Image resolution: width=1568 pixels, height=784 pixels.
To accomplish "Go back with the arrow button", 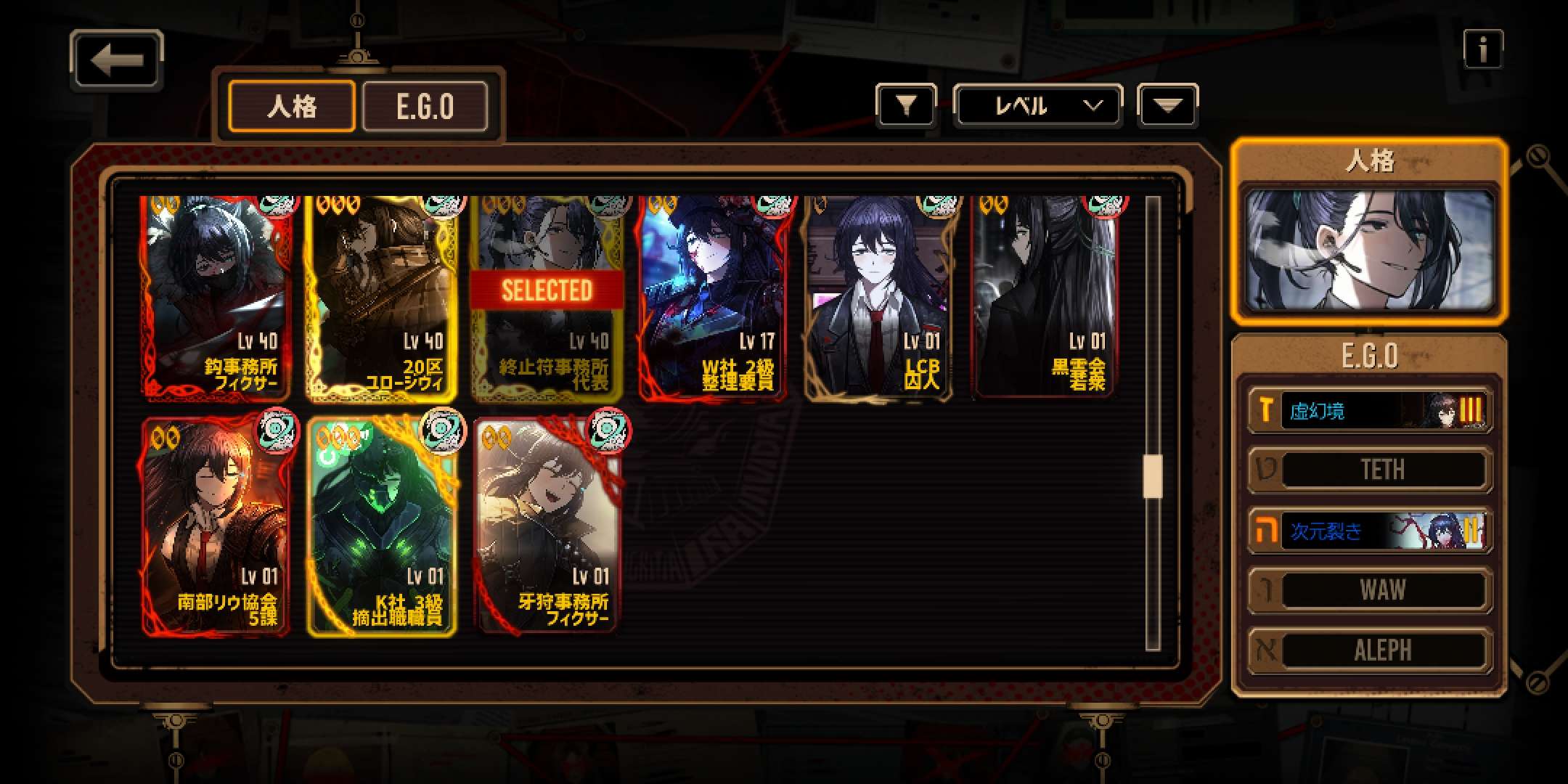I will click(x=116, y=60).
